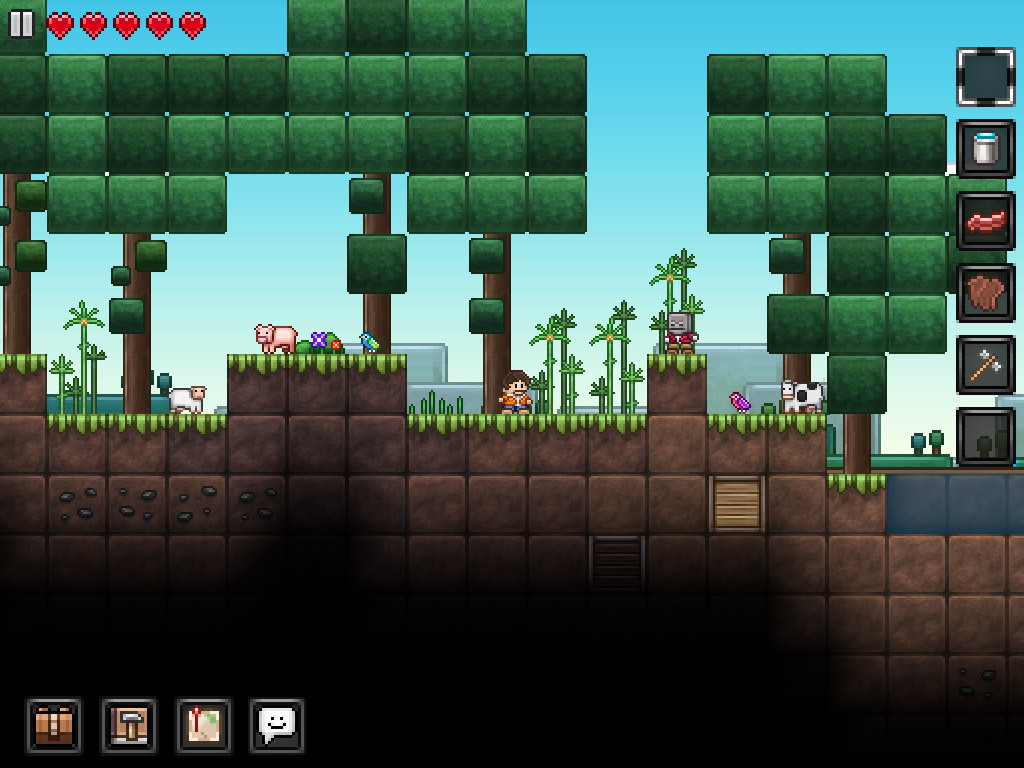Screen dimensions: 1024x768
Task: Open the backpack inventory
Action: pyautogui.click(x=53, y=725)
